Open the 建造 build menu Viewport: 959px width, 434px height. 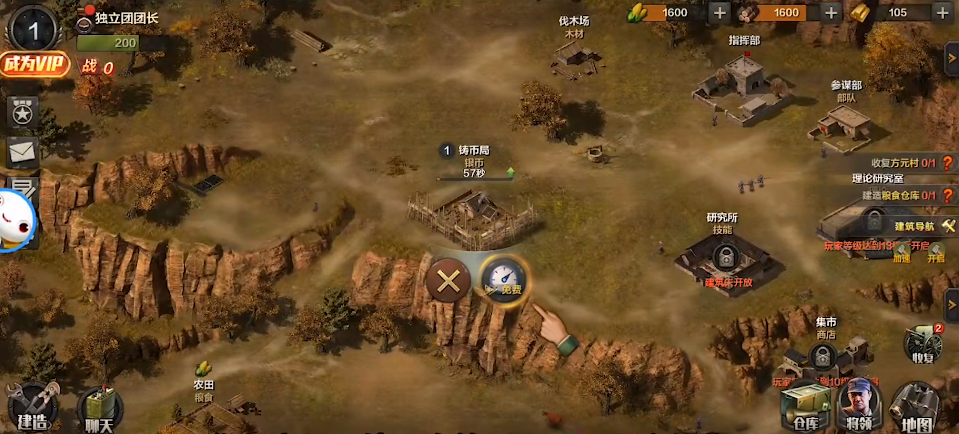(30, 408)
